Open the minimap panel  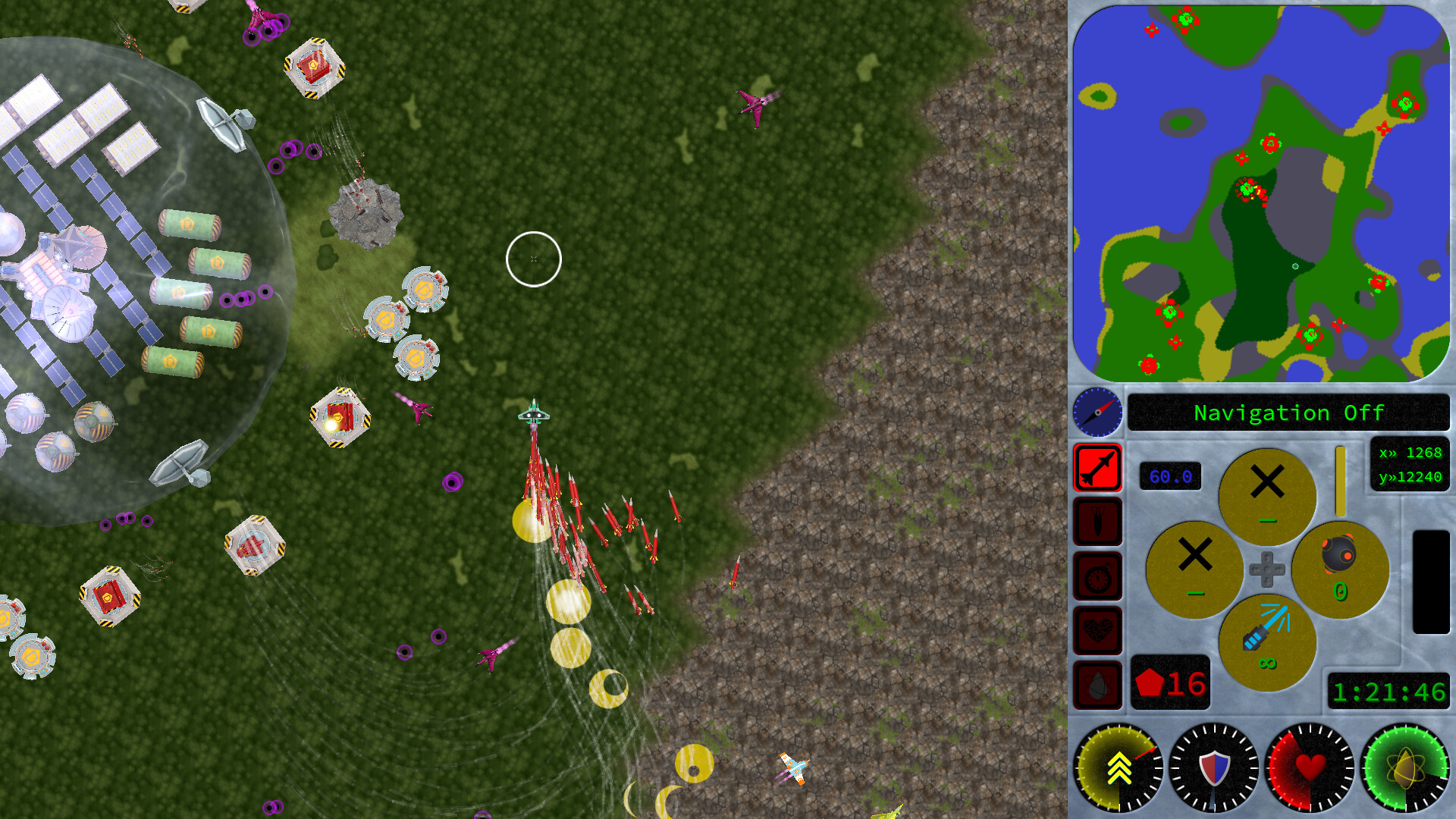point(1259,193)
